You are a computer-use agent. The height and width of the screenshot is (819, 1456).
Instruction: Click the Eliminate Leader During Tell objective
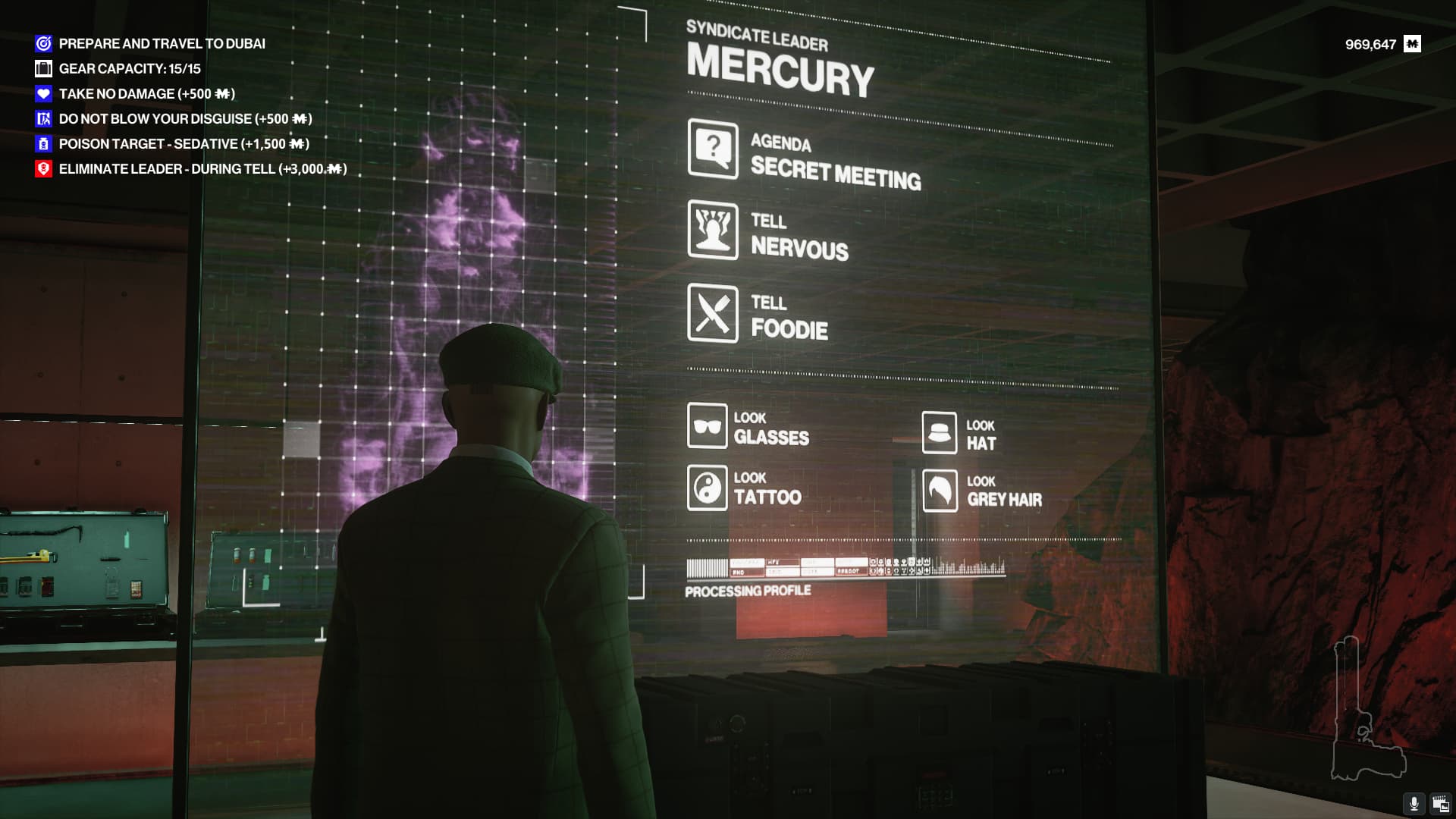pyautogui.click(x=202, y=169)
